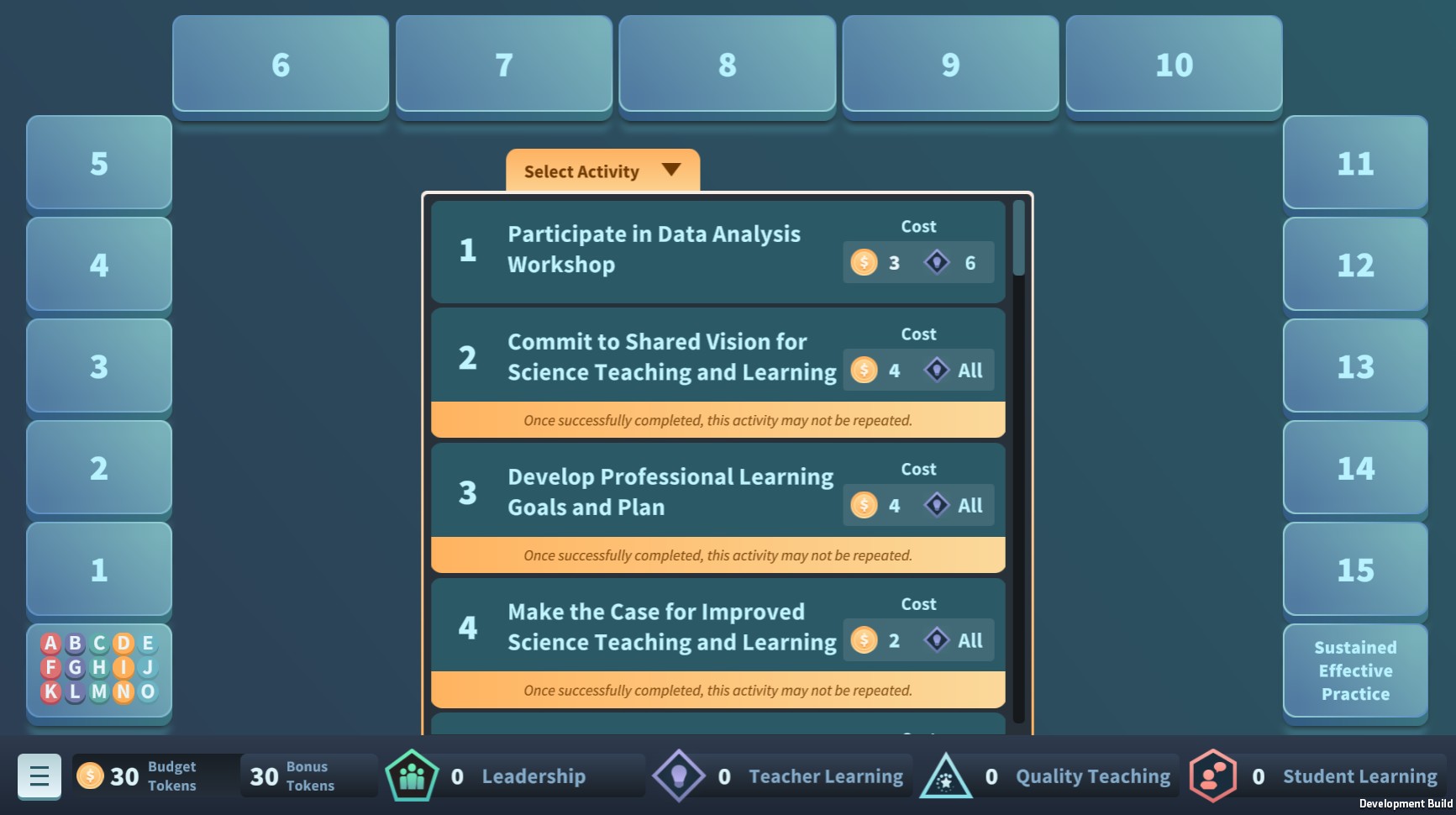Select board space 1 on the left side
Screen dimensions: 1456x815
[x=98, y=570]
